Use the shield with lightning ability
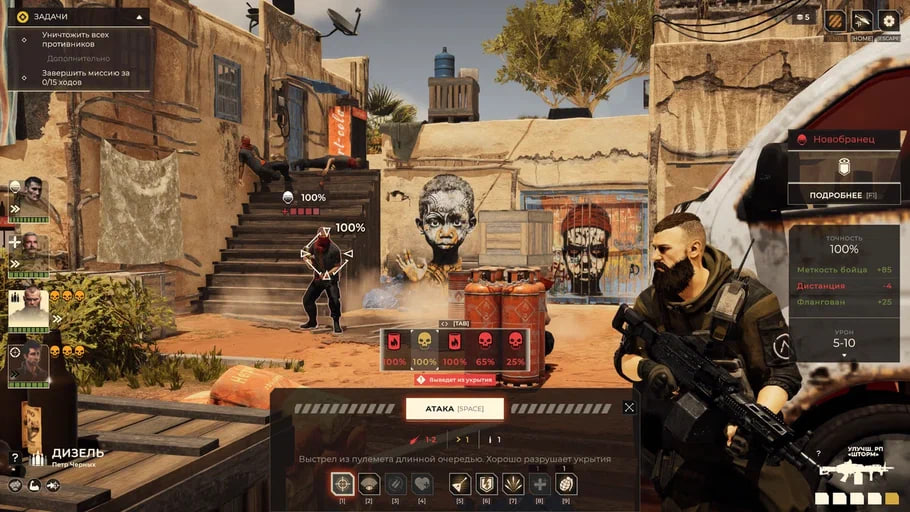This screenshot has height=512, width=910. [x=486, y=484]
